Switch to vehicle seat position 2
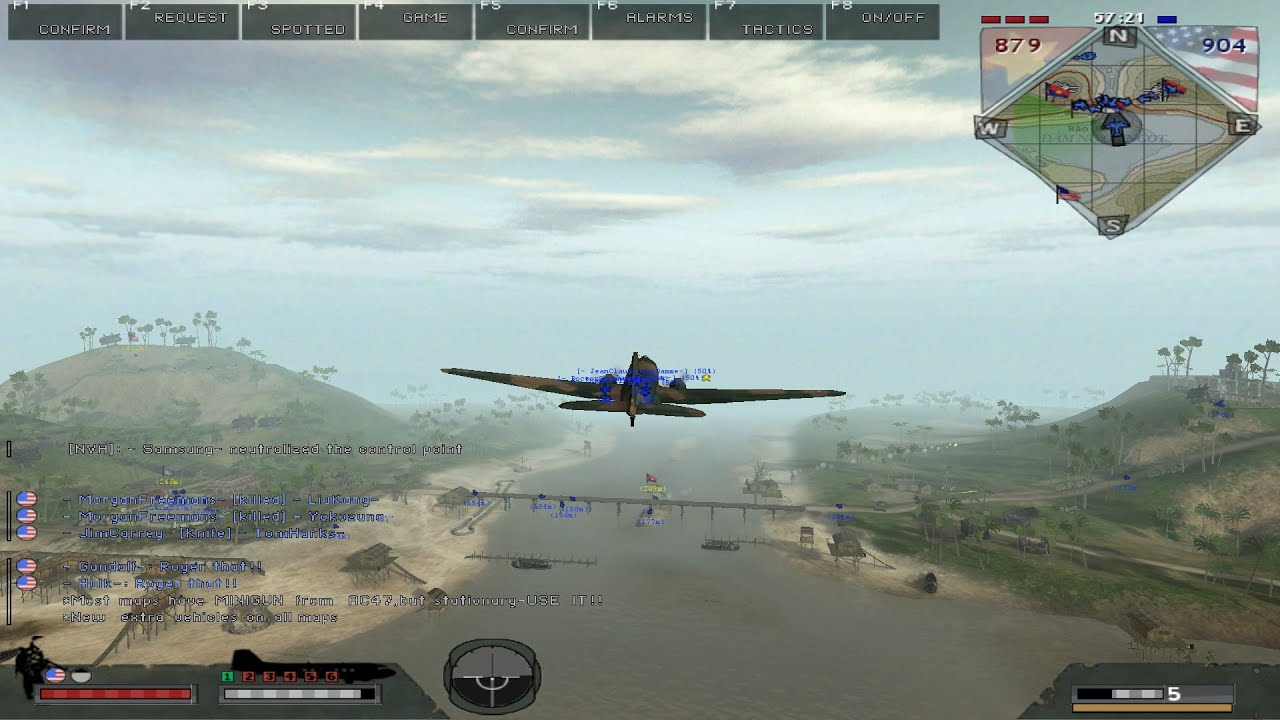 (247, 677)
